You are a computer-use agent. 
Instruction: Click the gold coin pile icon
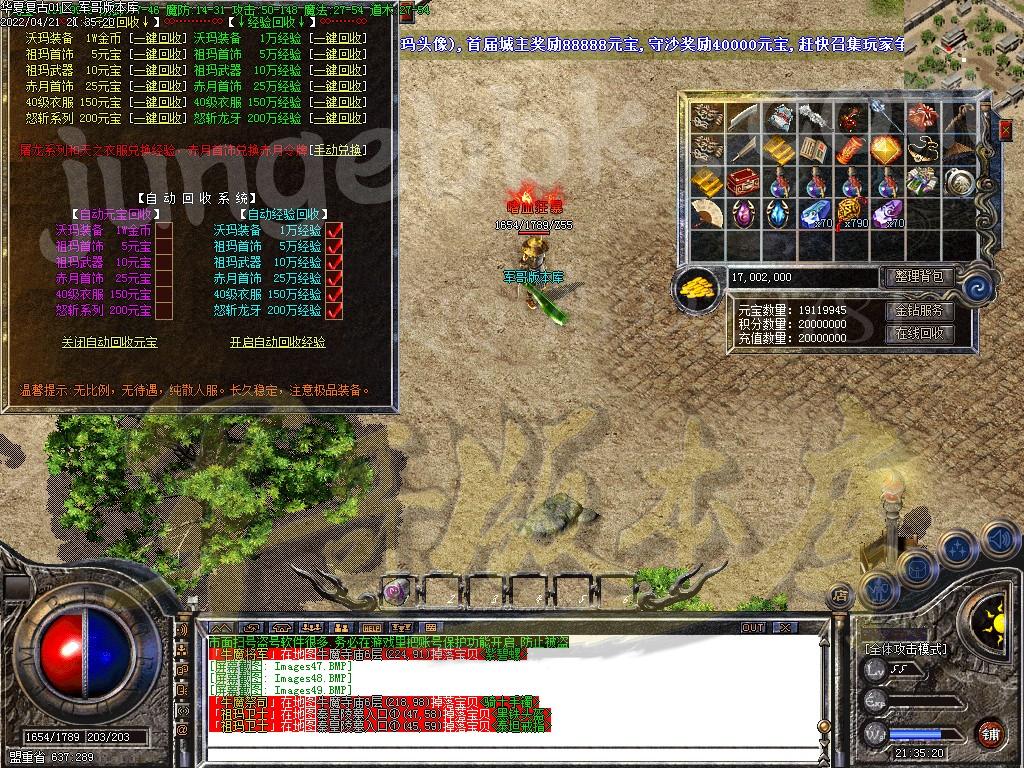698,287
